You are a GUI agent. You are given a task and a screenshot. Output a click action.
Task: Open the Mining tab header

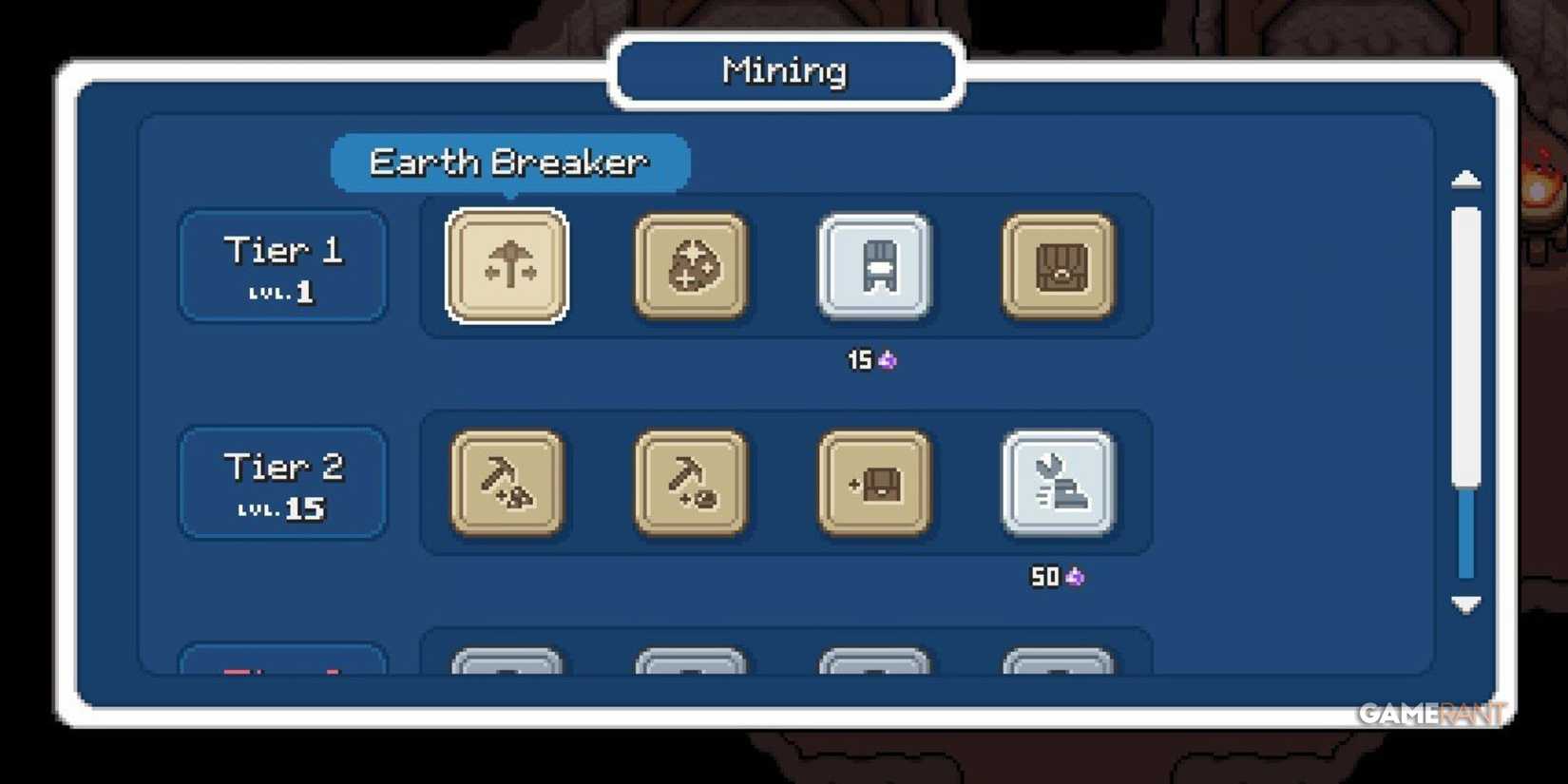783,70
